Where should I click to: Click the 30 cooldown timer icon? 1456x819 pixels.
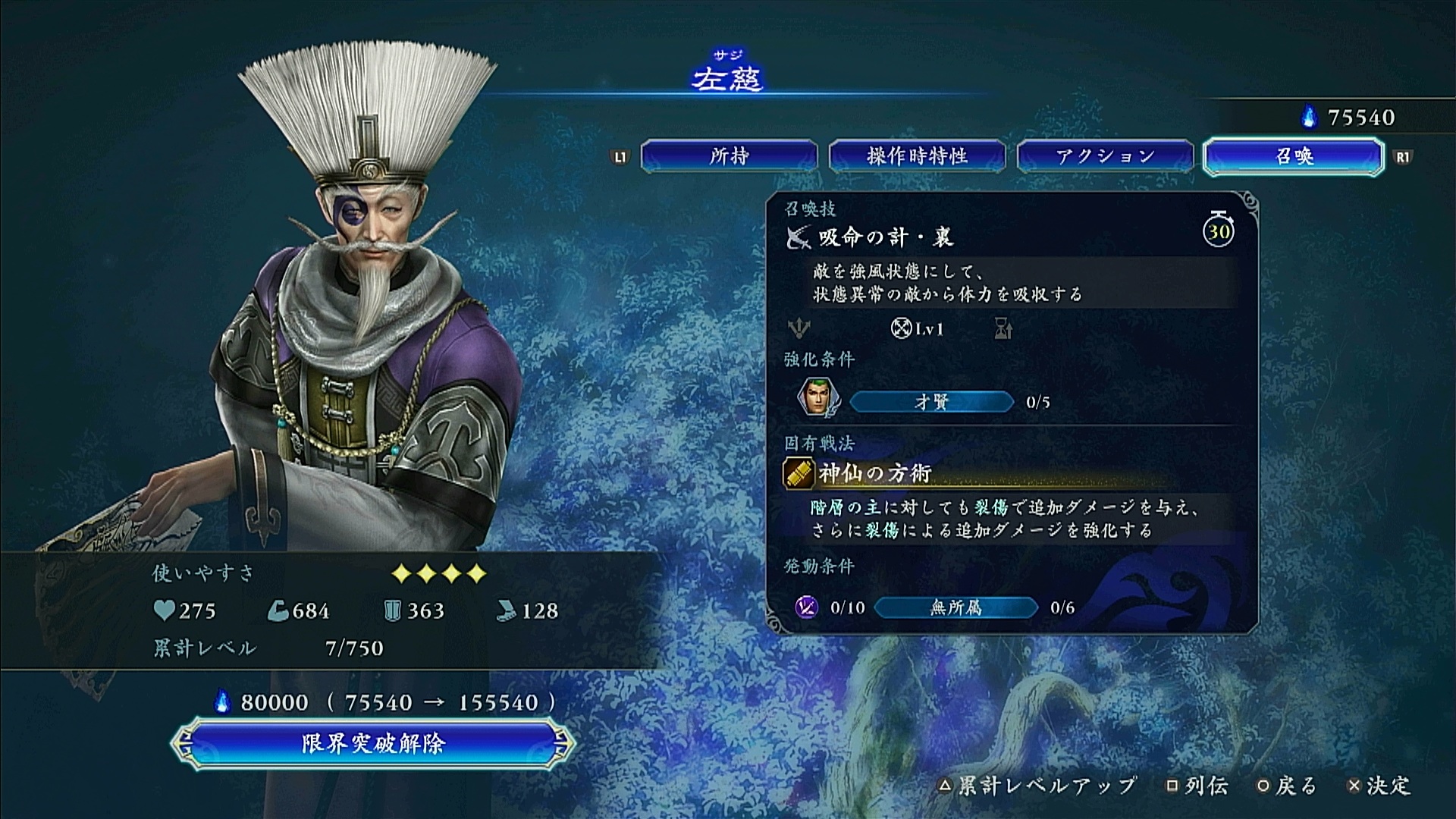tap(1219, 230)
